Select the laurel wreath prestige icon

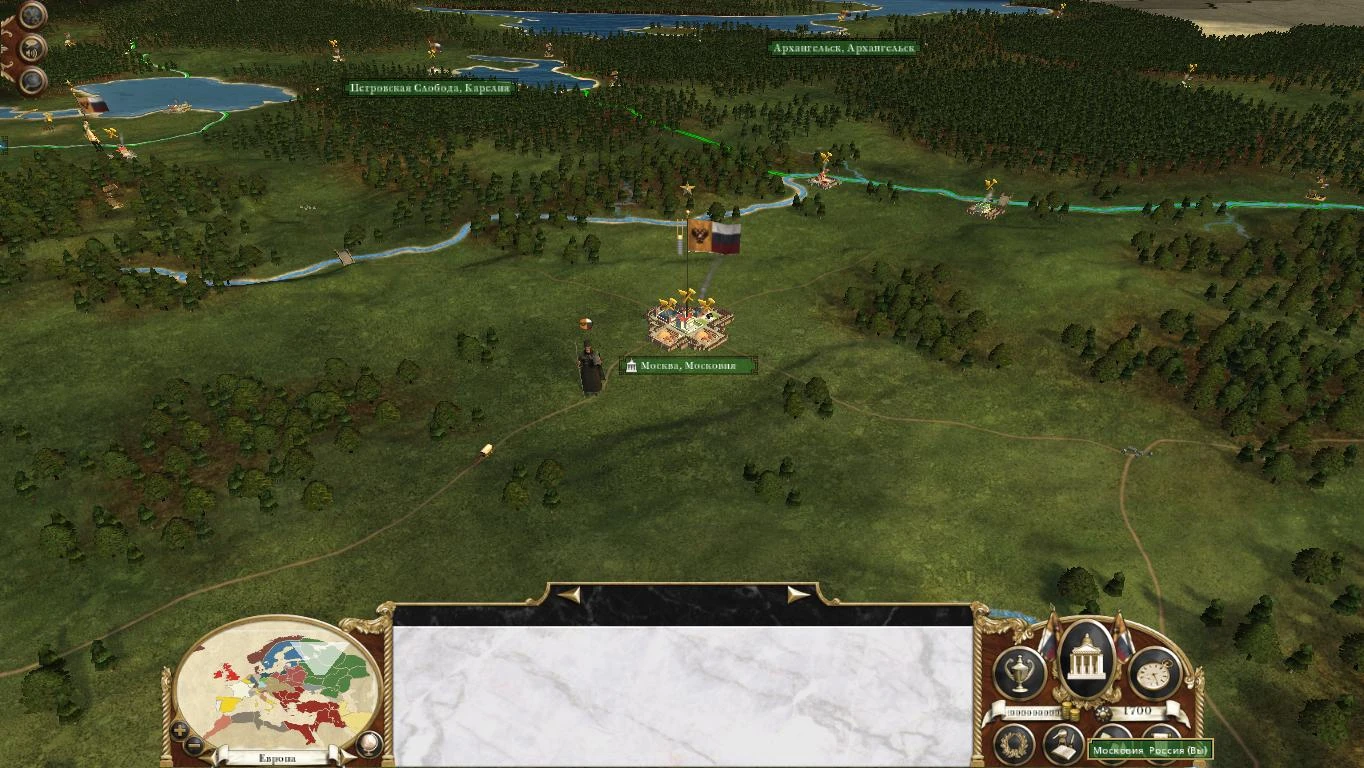[1014, 744]
